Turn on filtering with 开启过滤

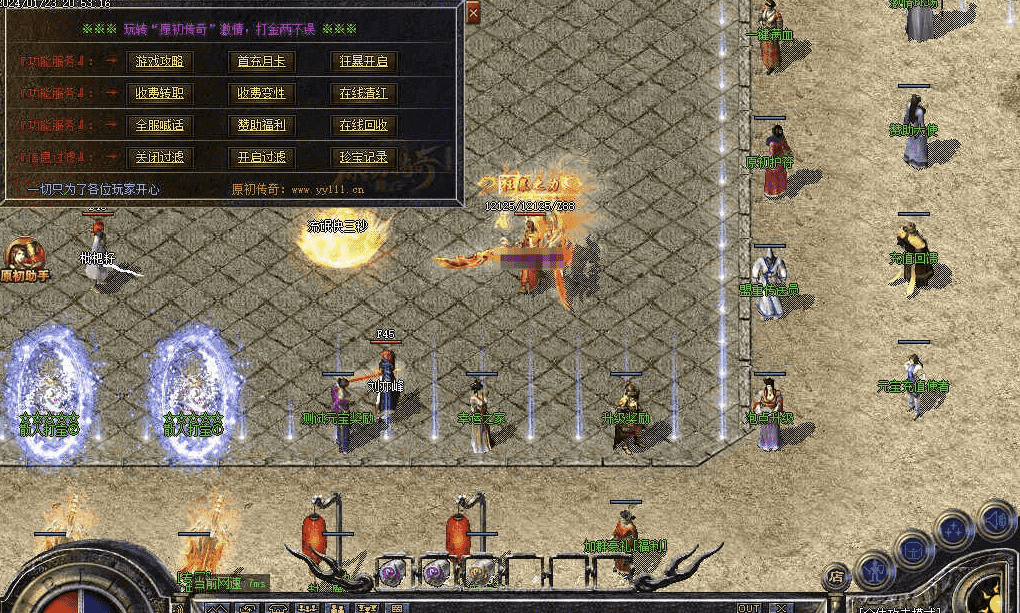click(x=261, y=157)
